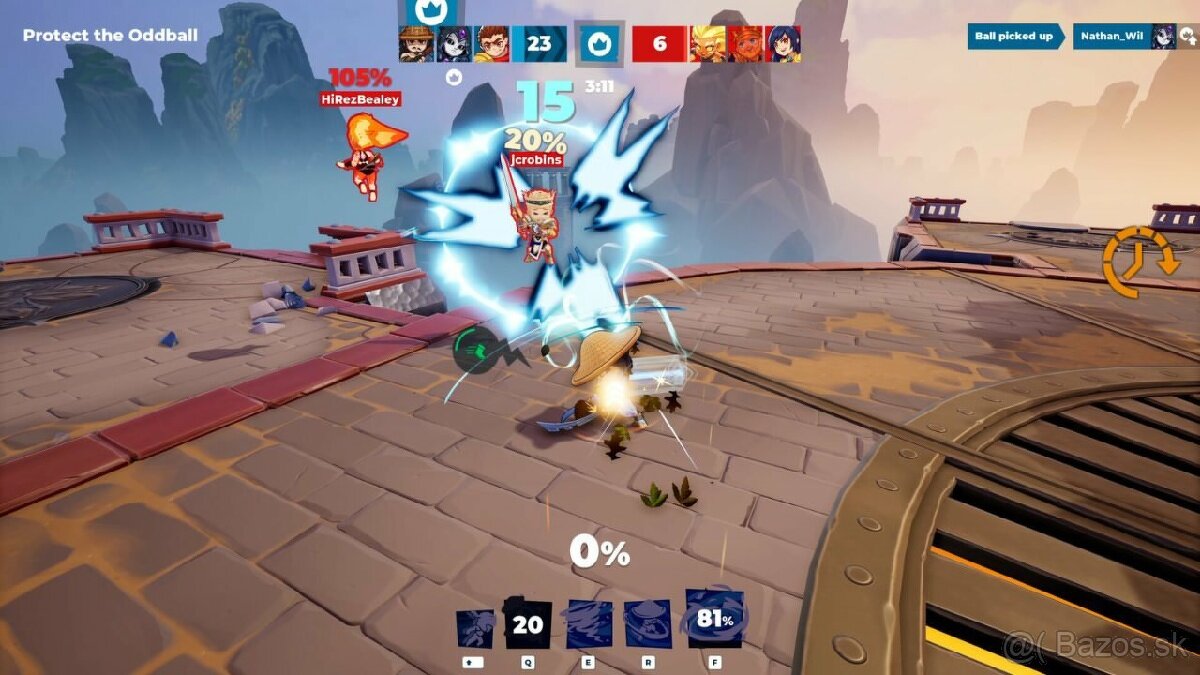Click the orange clock timer icon
1200x675 pixels.
point(1134,262)
